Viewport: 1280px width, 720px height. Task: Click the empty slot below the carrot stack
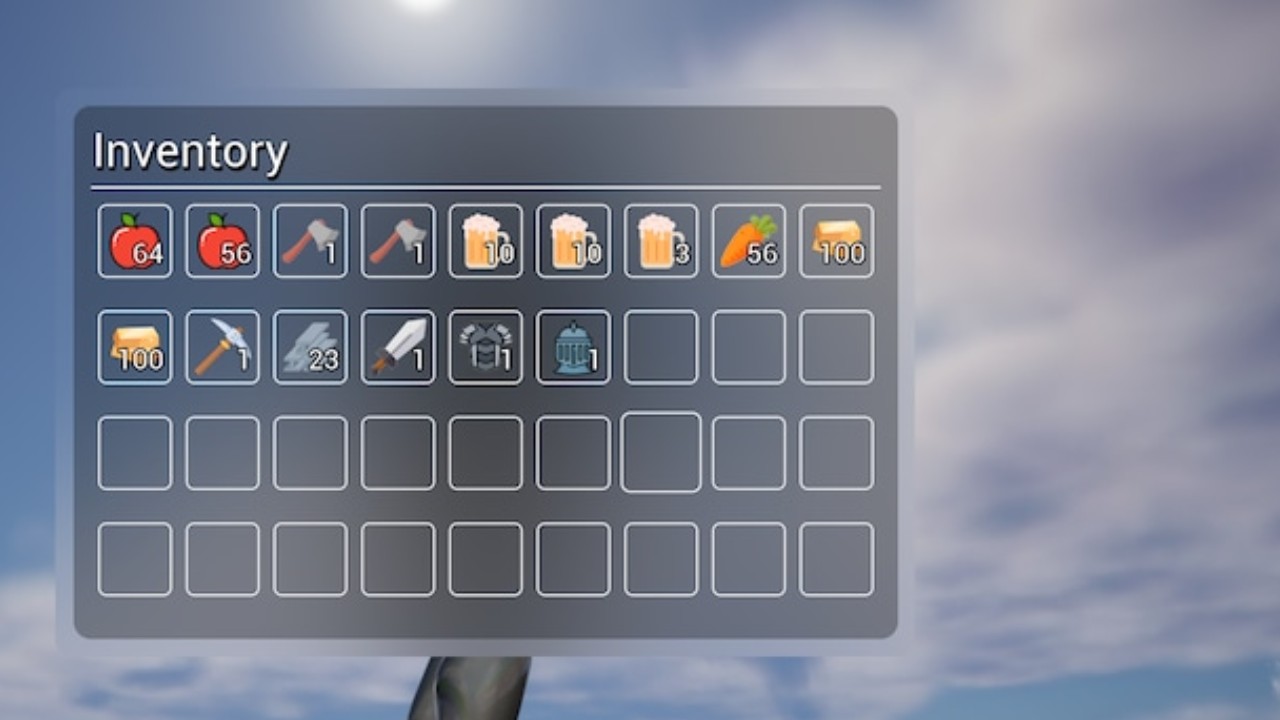click(x=748, y=346)
